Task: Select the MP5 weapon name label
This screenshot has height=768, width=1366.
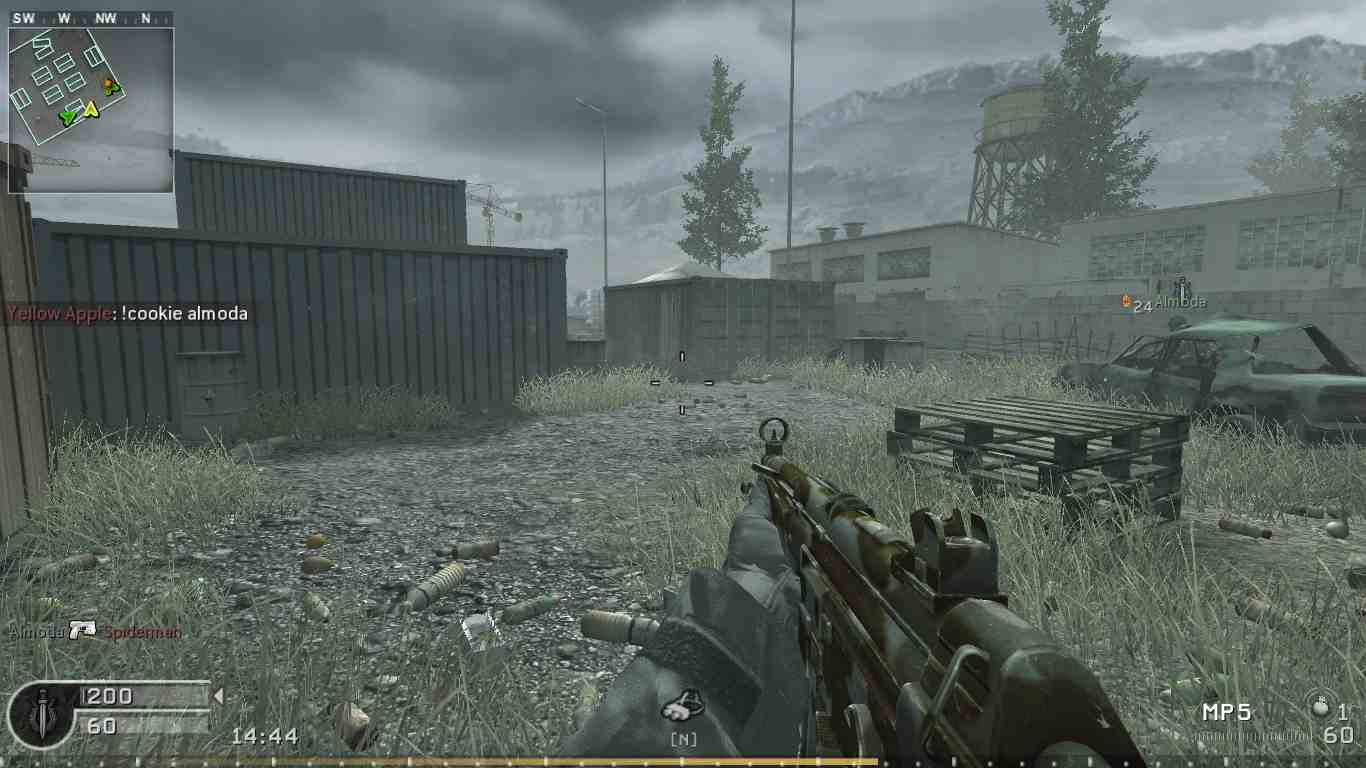Action: [1224, 712]
